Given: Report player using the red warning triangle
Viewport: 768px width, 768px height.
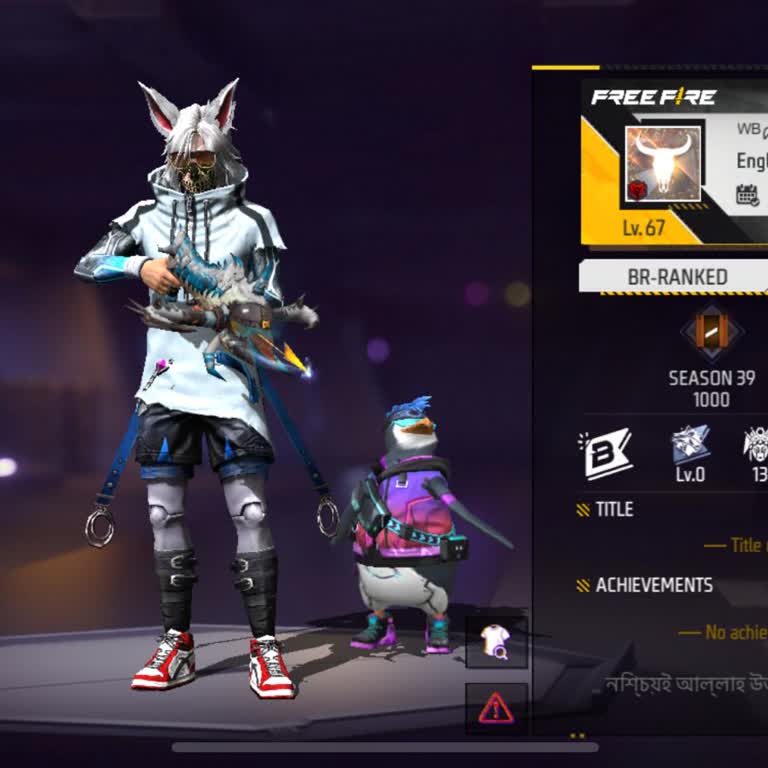Looking at the screenshot, I should (x=496, y=708).
